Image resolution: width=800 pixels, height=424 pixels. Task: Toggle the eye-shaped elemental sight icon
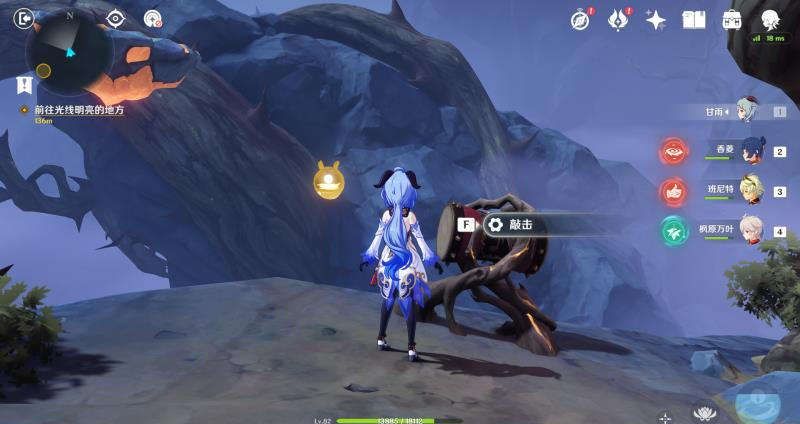tap(116, 18)
